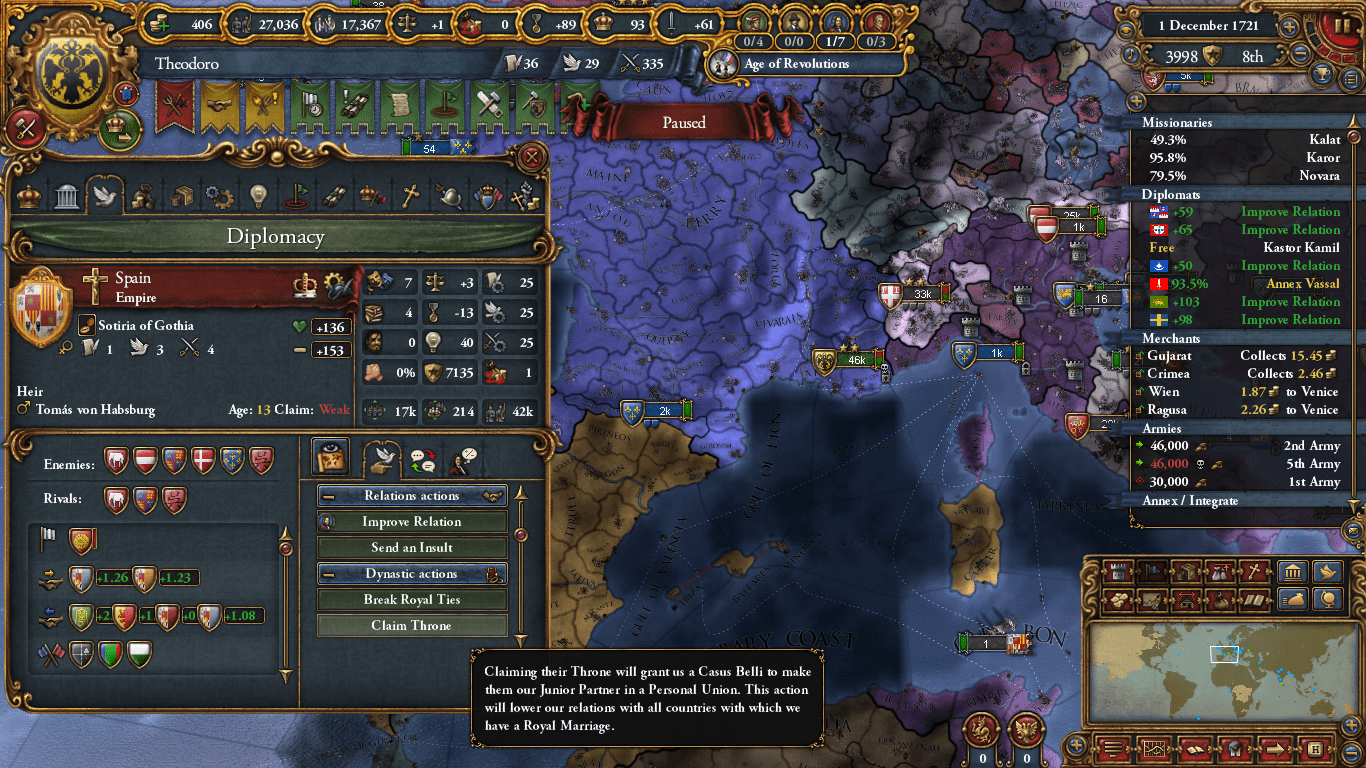The image size is (1366, 768).
Task: Click the improve development gold nuggets icon
Action: (x=1116, y=600)
